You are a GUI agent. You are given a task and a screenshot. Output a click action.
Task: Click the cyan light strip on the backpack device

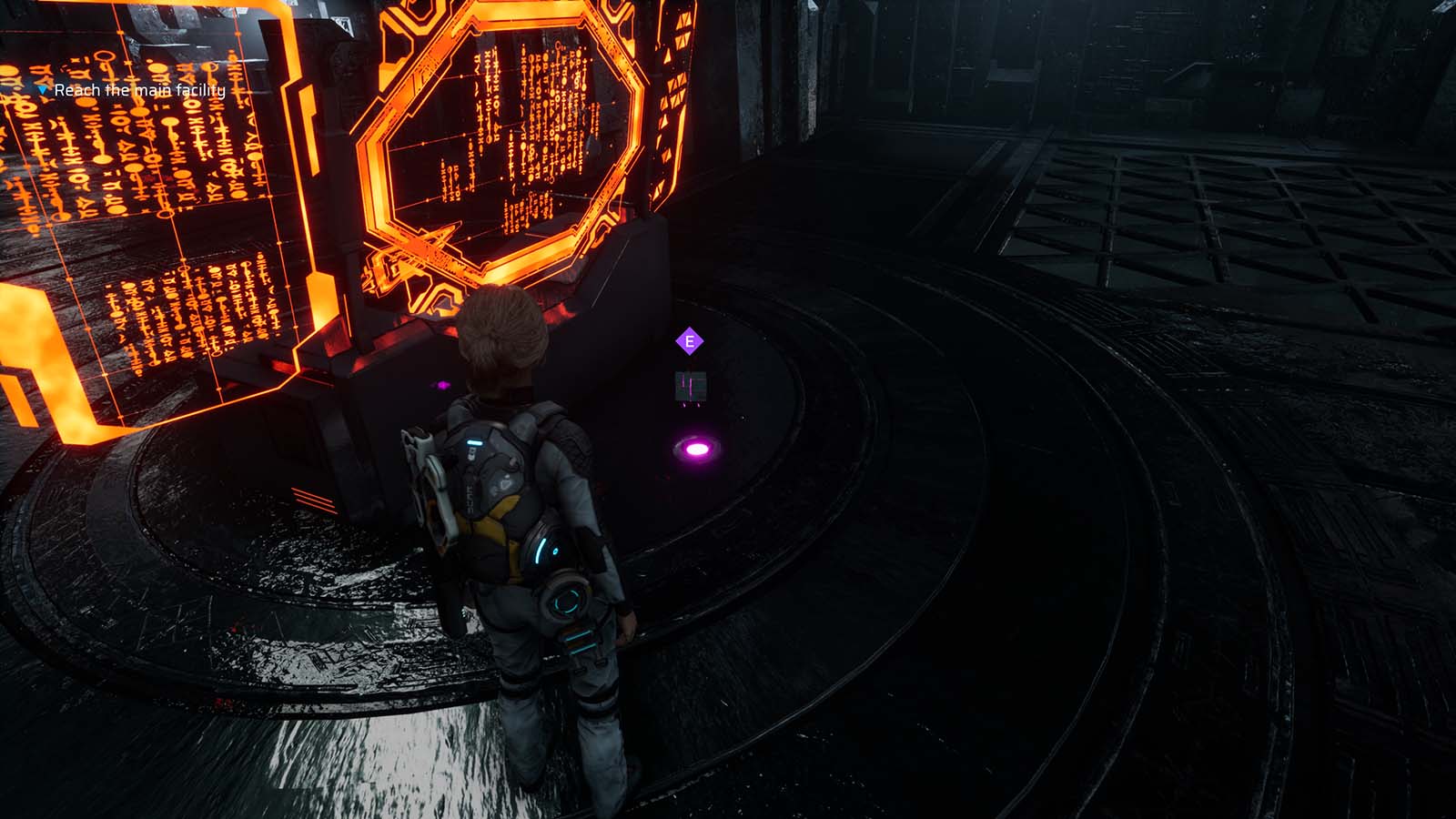coord(475,442)
